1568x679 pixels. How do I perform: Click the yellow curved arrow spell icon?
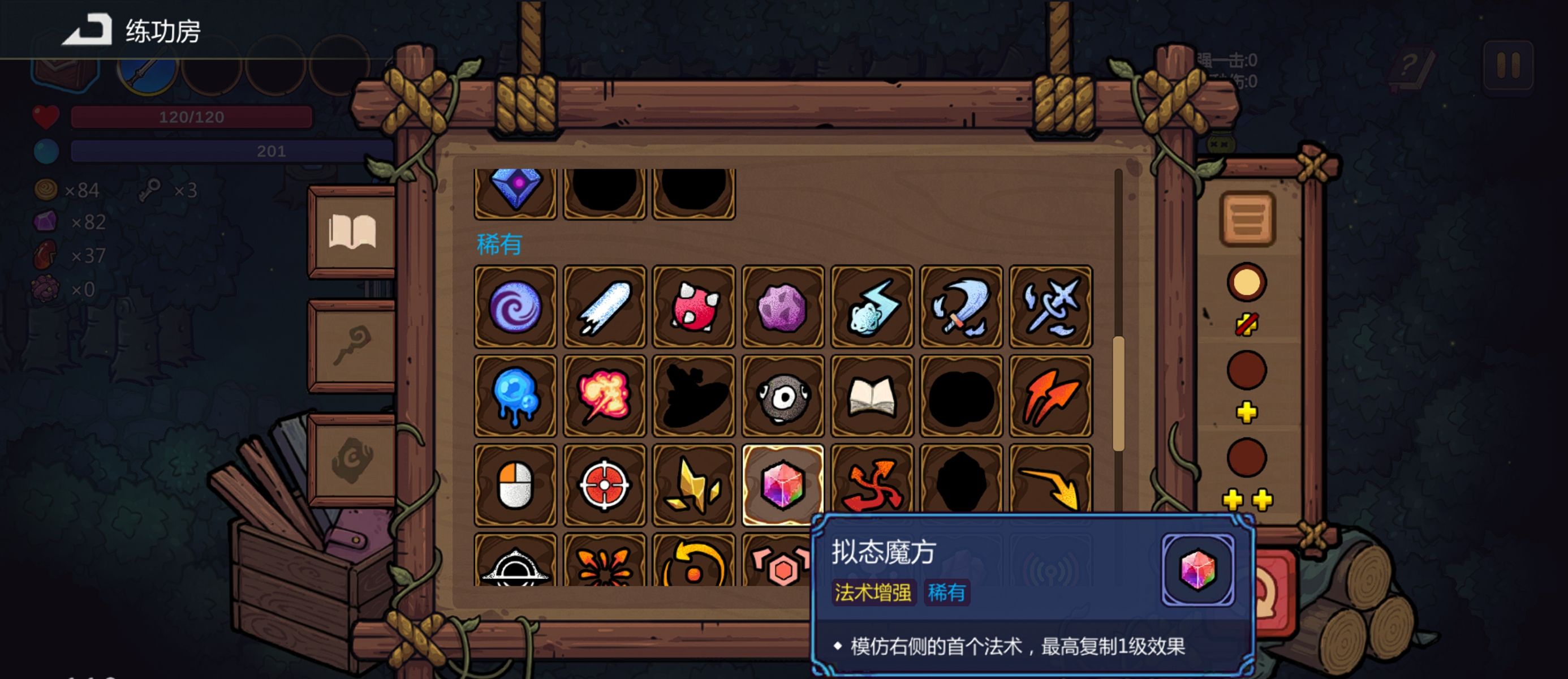[x=1049, y=483]
